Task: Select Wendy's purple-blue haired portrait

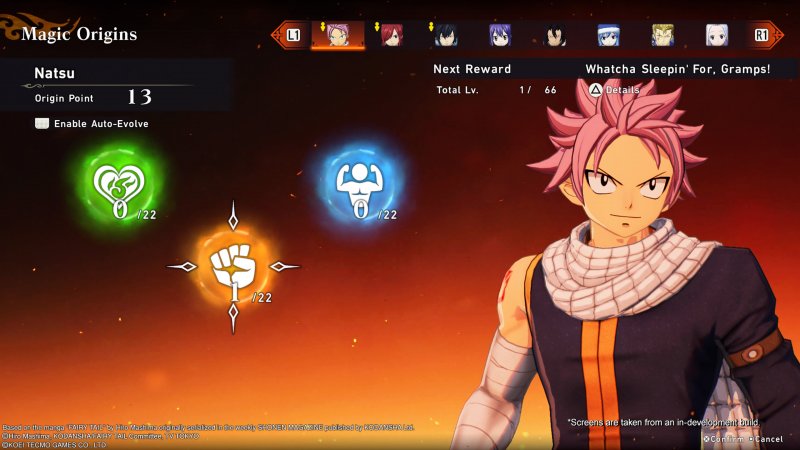Action: coord(500,35)
